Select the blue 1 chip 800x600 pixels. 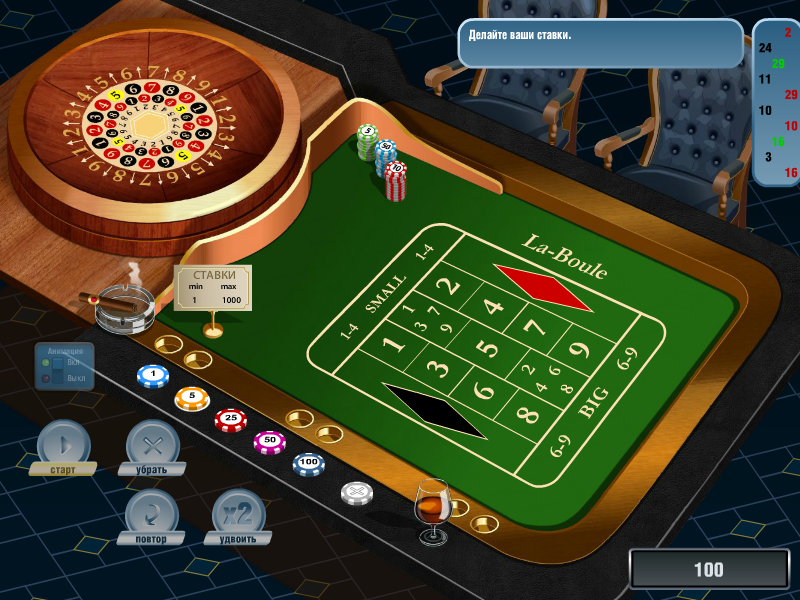click(x=152, y=375)
